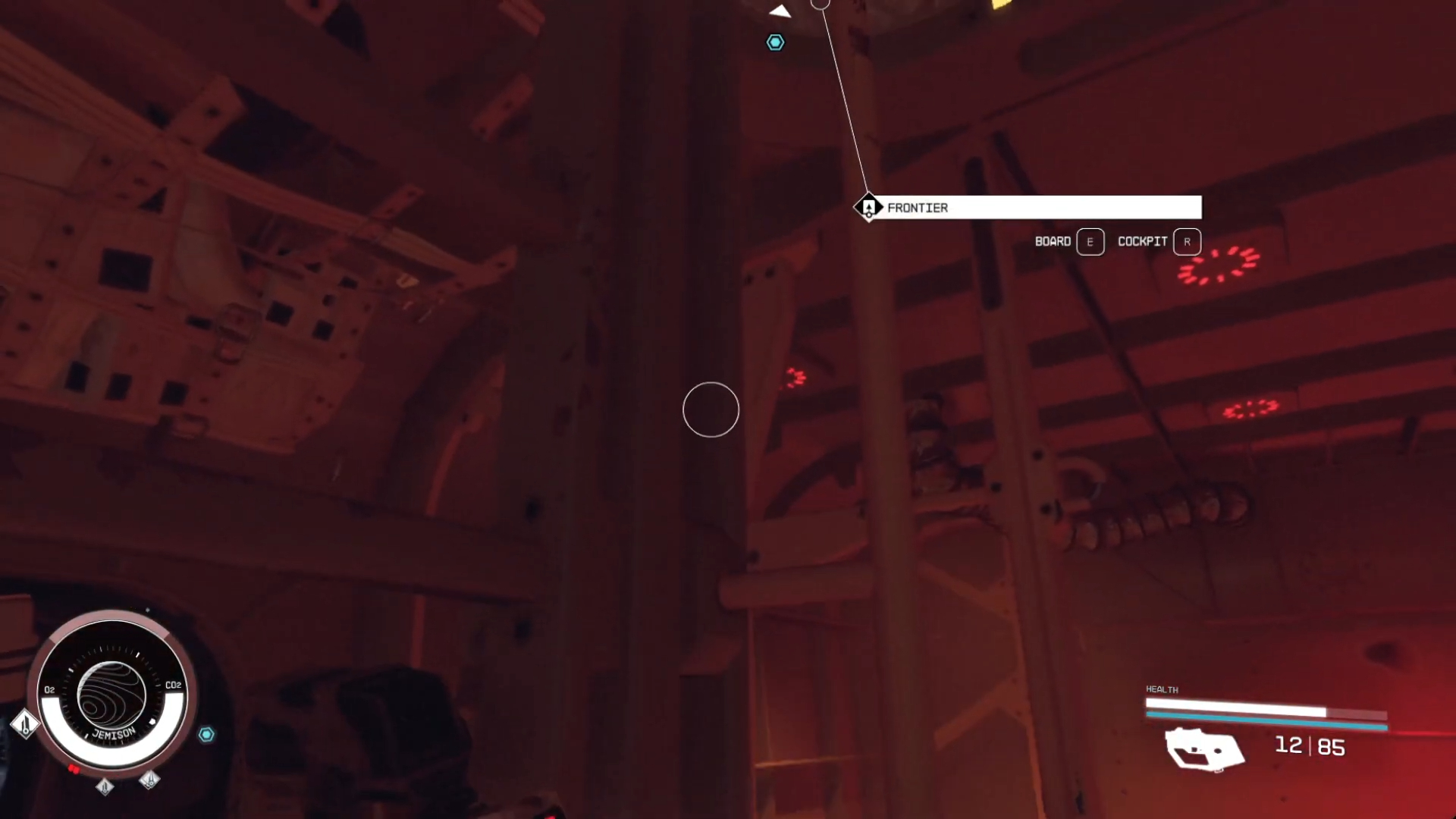Screen dimensions: 1456x819
Task: Click the white triangle waypoint at top
Action: (x=781, y=11)
